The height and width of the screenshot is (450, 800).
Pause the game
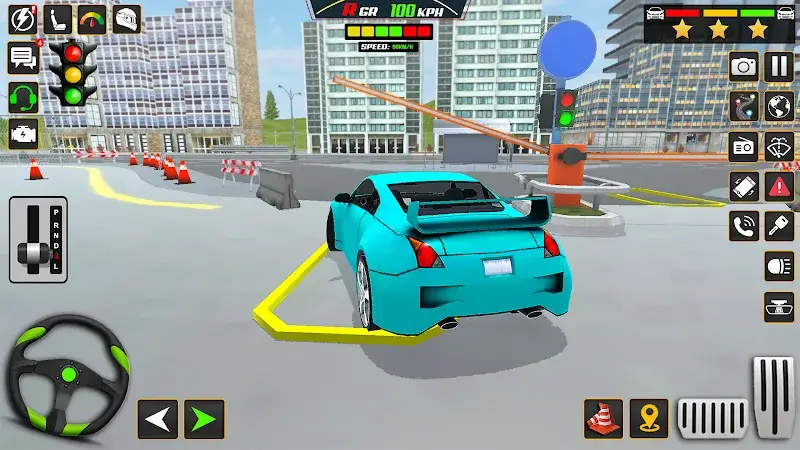point(778,67)
